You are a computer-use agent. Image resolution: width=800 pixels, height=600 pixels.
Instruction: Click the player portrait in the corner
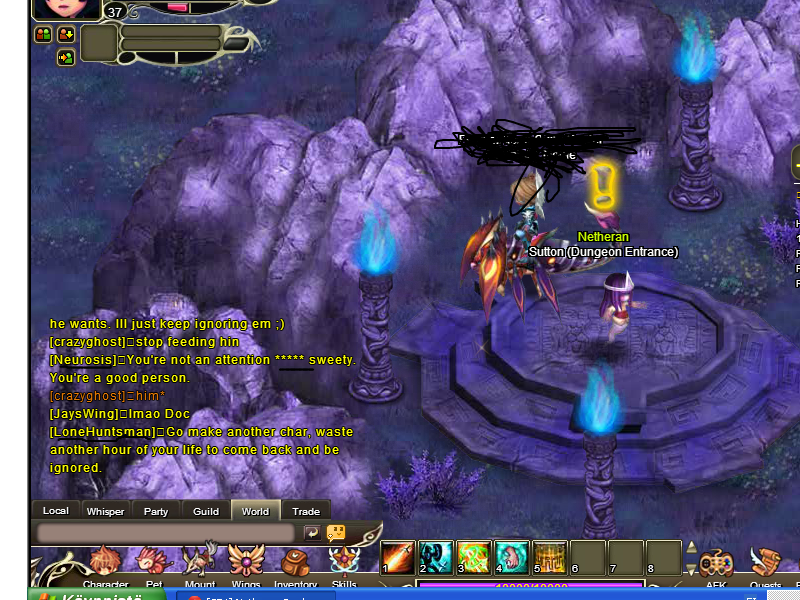pyautogui.click(x=68, y=8)
